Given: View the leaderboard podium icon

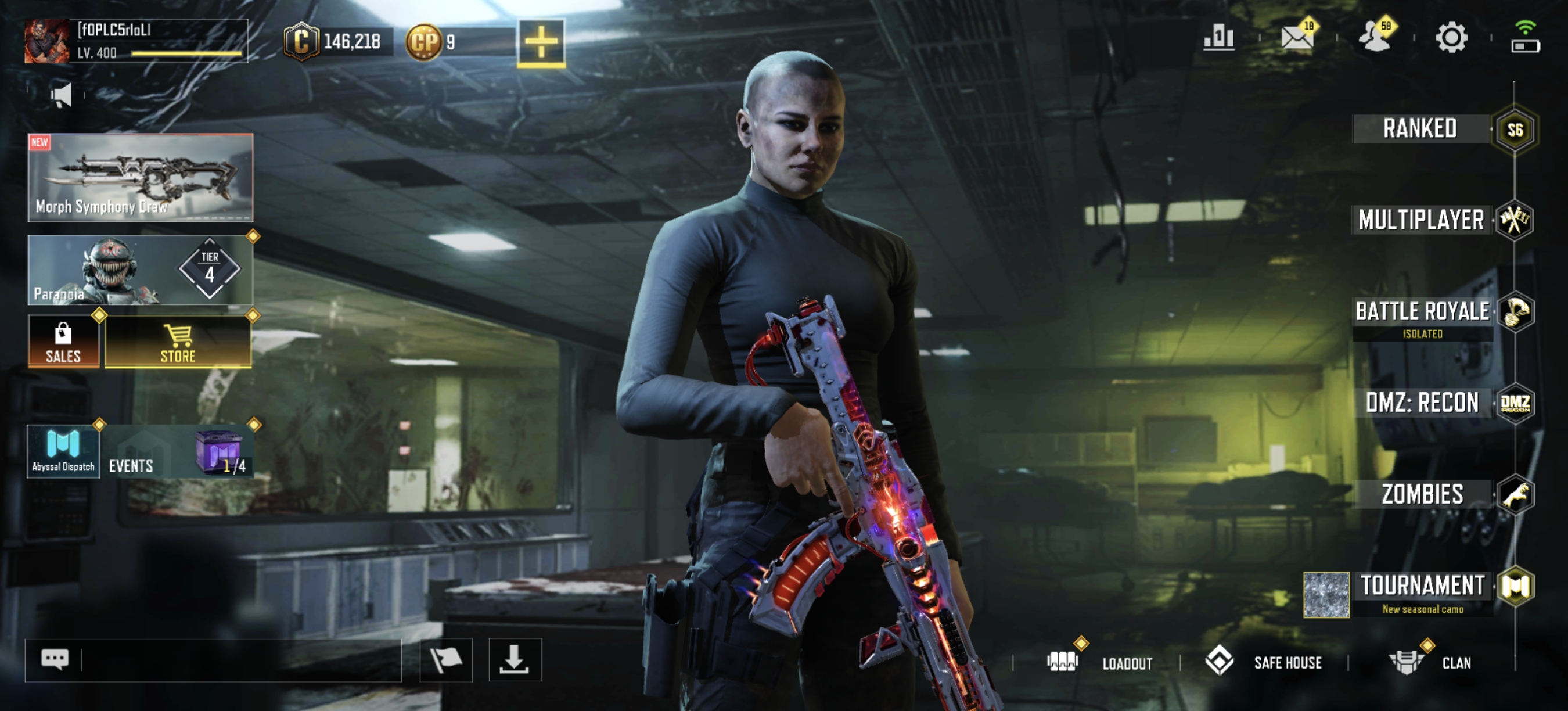Looking at the screenshot, I should click(x=1218, y=38).
